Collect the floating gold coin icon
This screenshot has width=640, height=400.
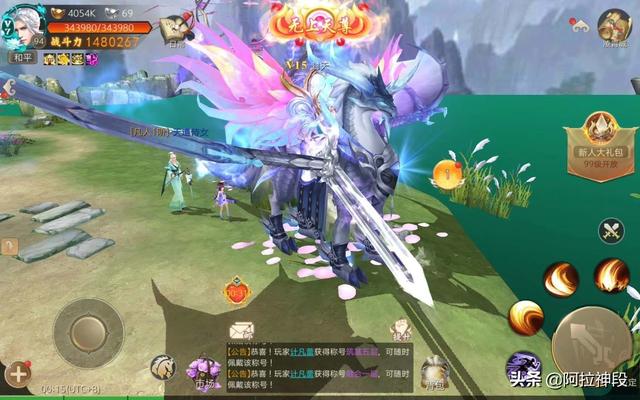click(447, 174)
